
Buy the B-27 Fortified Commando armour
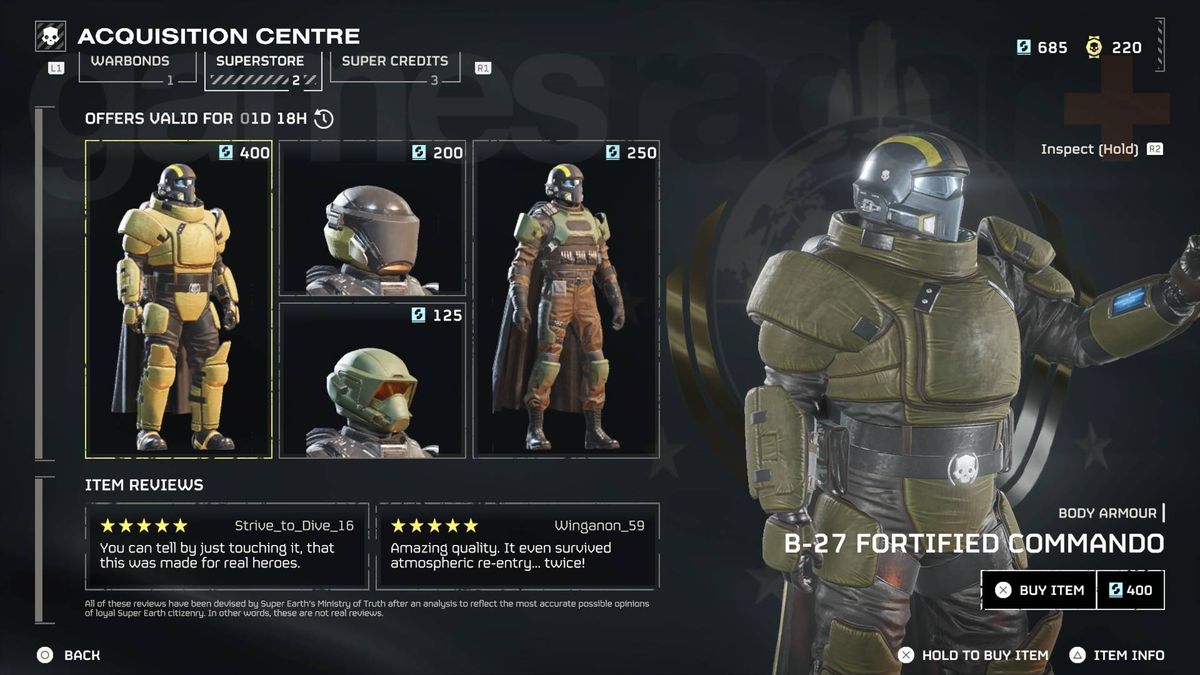coord(1039,590)
